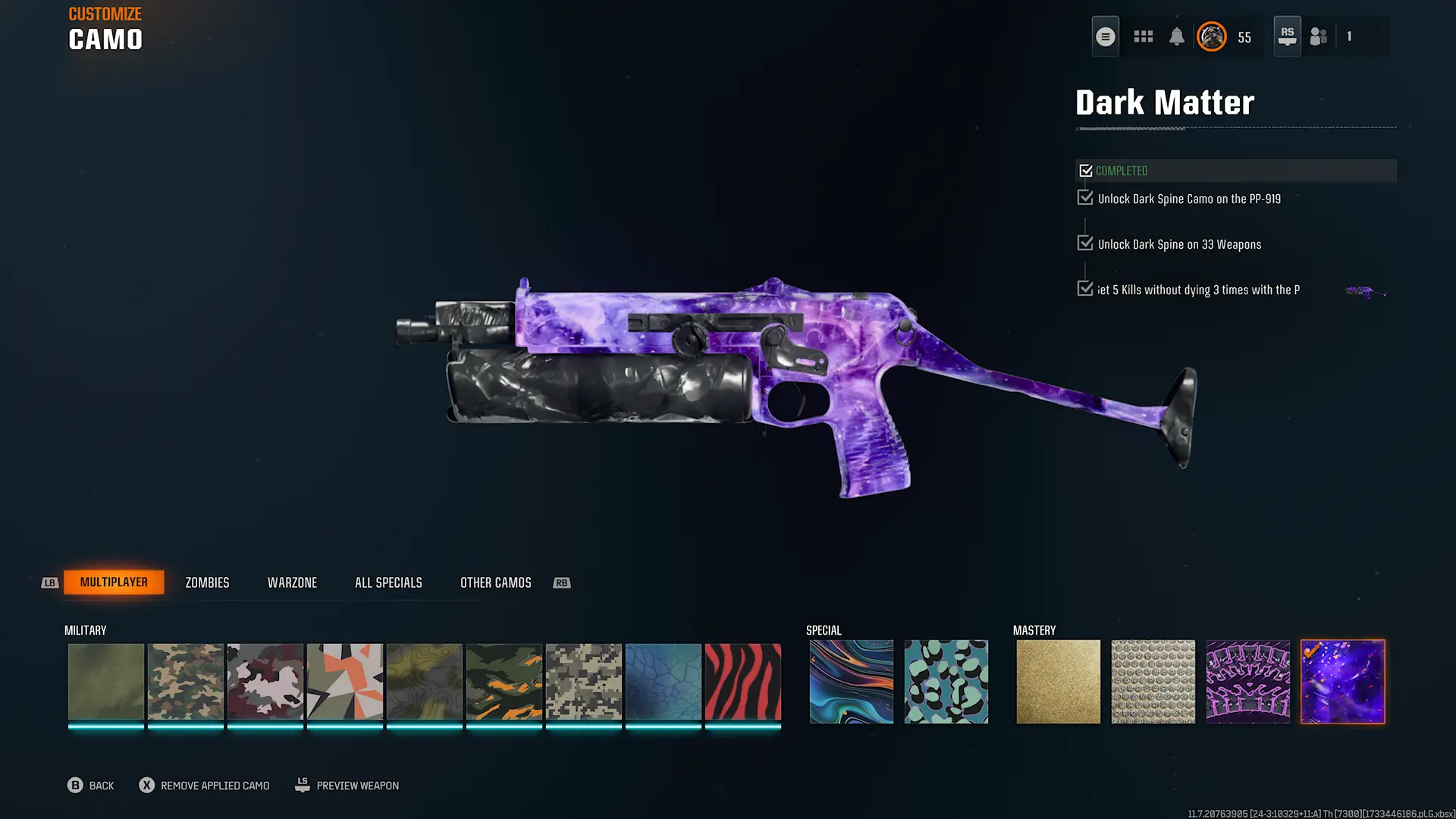Open the All Specials category
The image size is (1456, 819).
tap(388, 582)
